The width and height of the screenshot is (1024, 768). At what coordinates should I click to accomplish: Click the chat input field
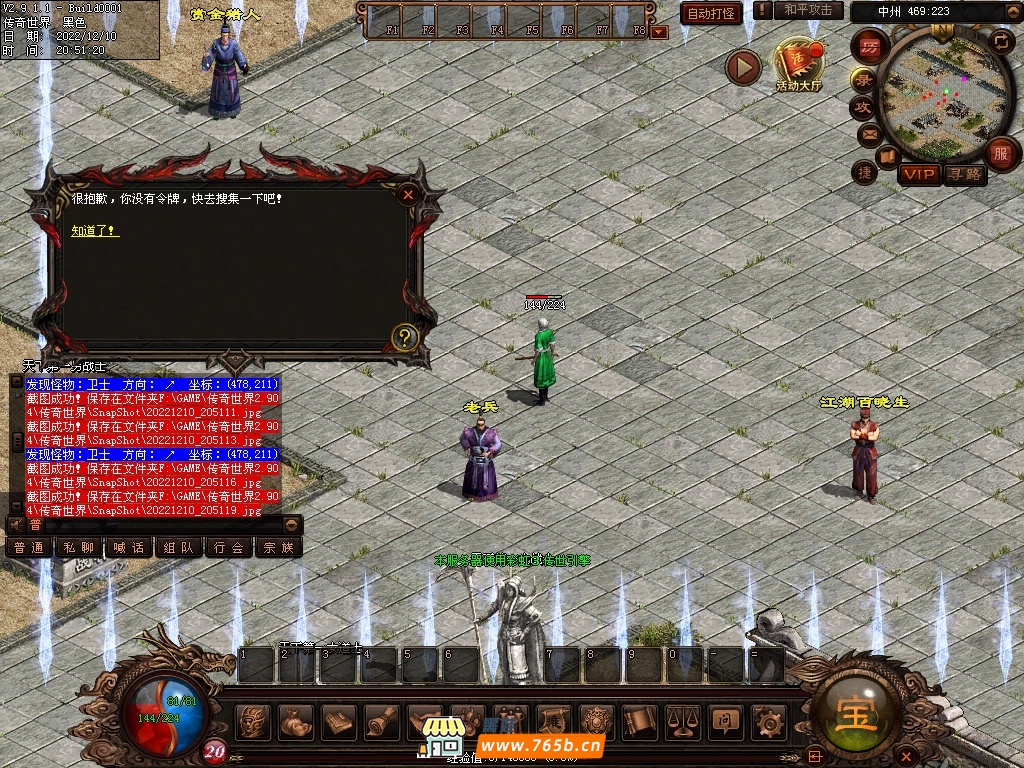[160, 524]
